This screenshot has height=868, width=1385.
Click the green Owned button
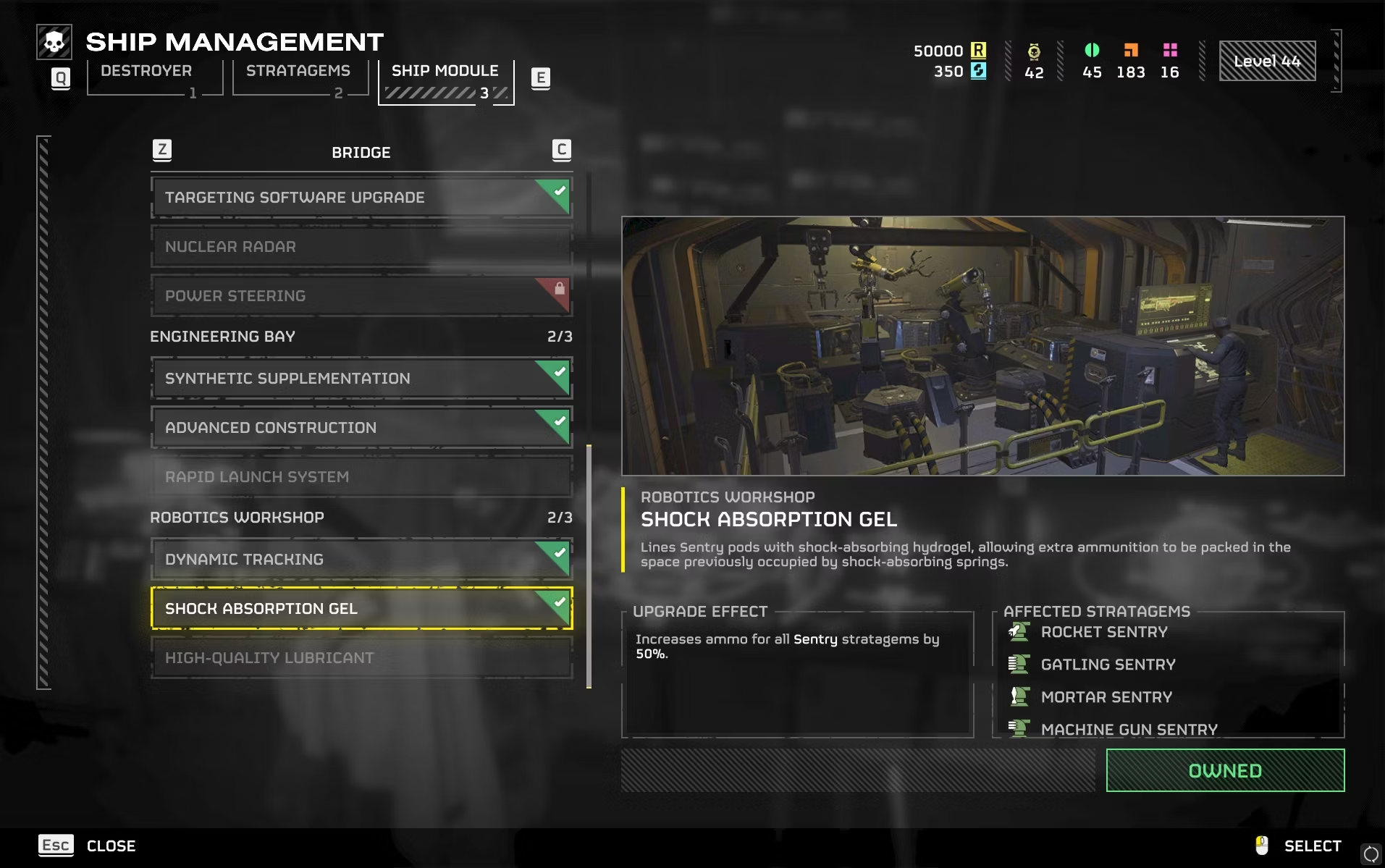1225,771
